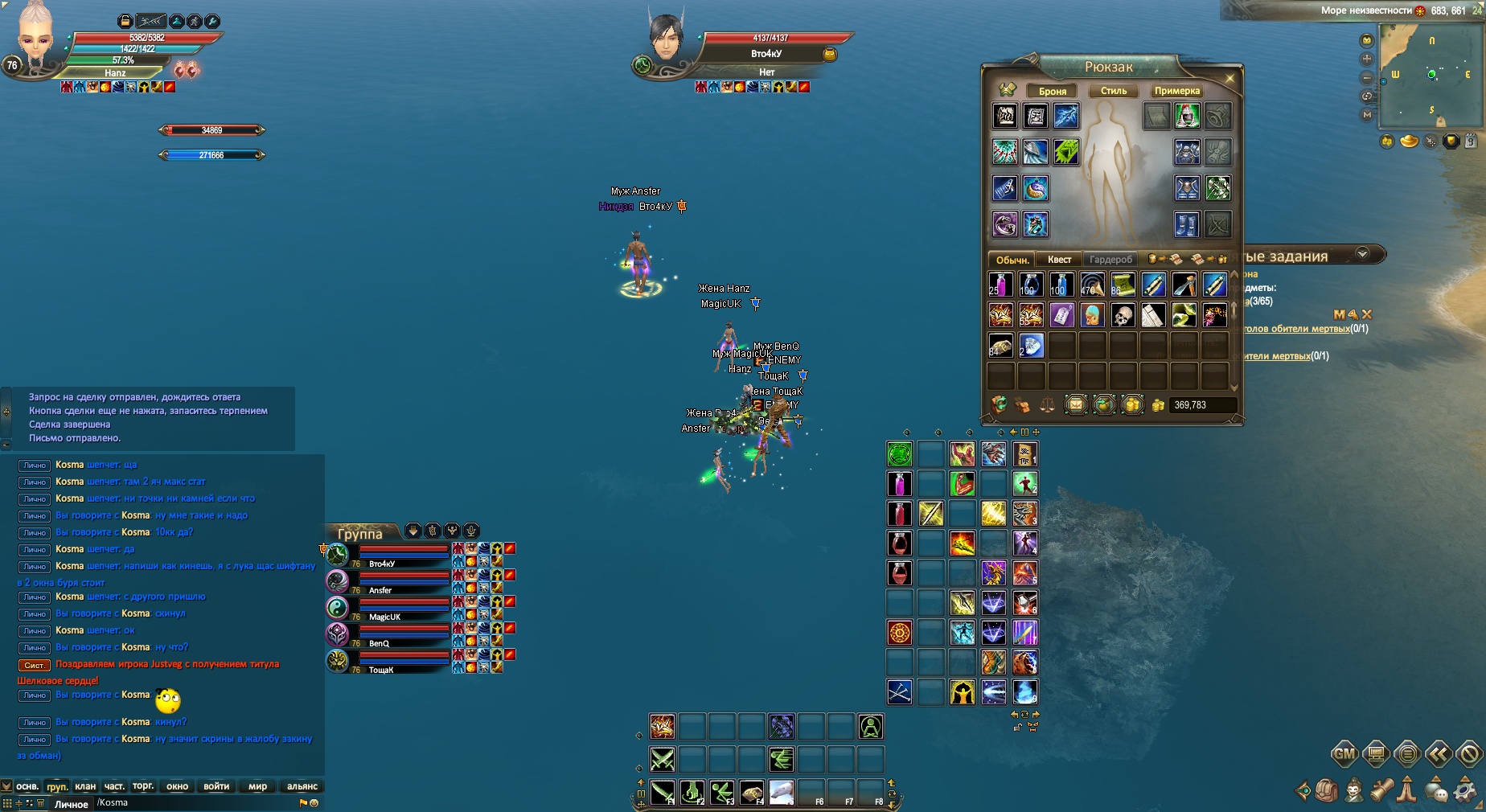Viewport: 1486px width, 812px height.
Task: Close the Рюкзак inventory window
Action: [x=1229, y=78]
